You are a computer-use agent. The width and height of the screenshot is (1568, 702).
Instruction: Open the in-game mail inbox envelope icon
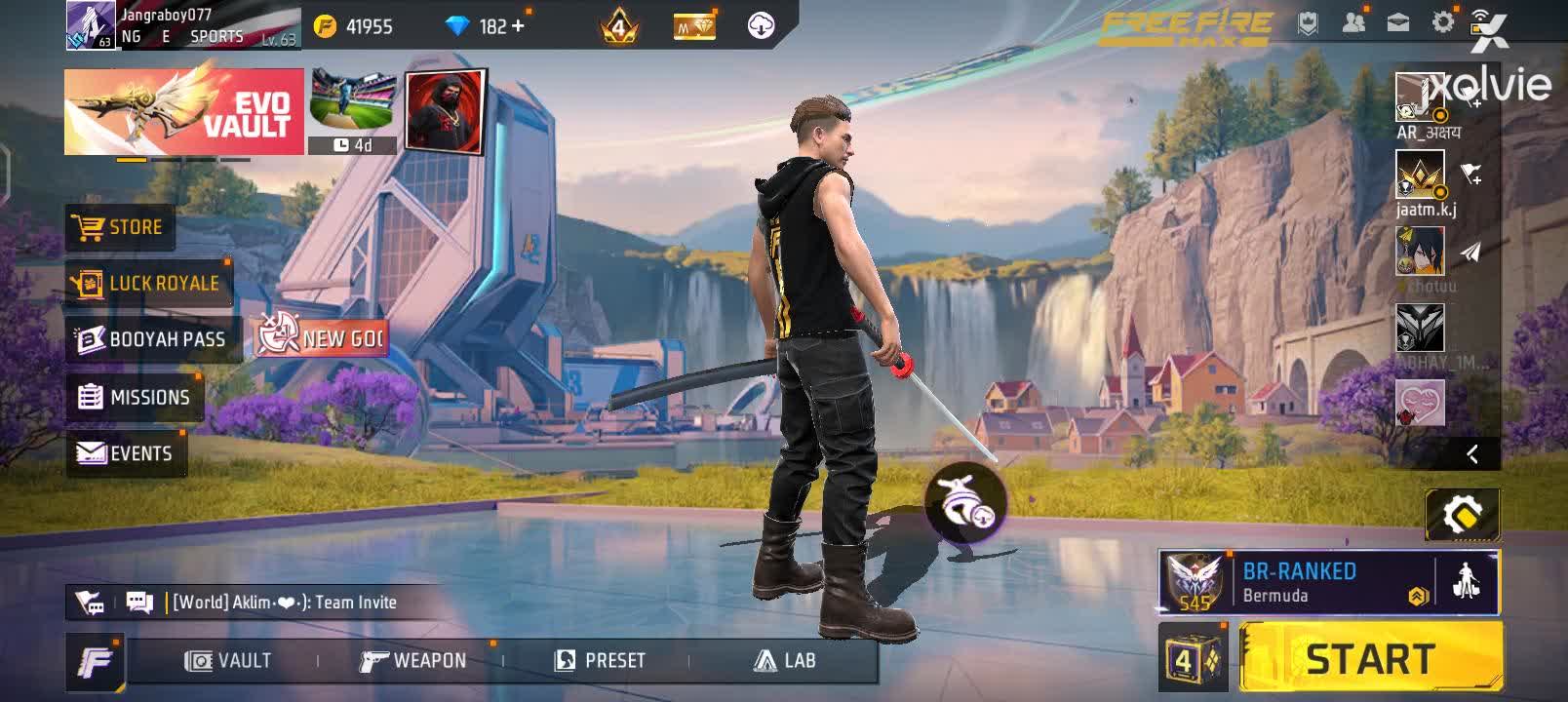coord(1398,21)
